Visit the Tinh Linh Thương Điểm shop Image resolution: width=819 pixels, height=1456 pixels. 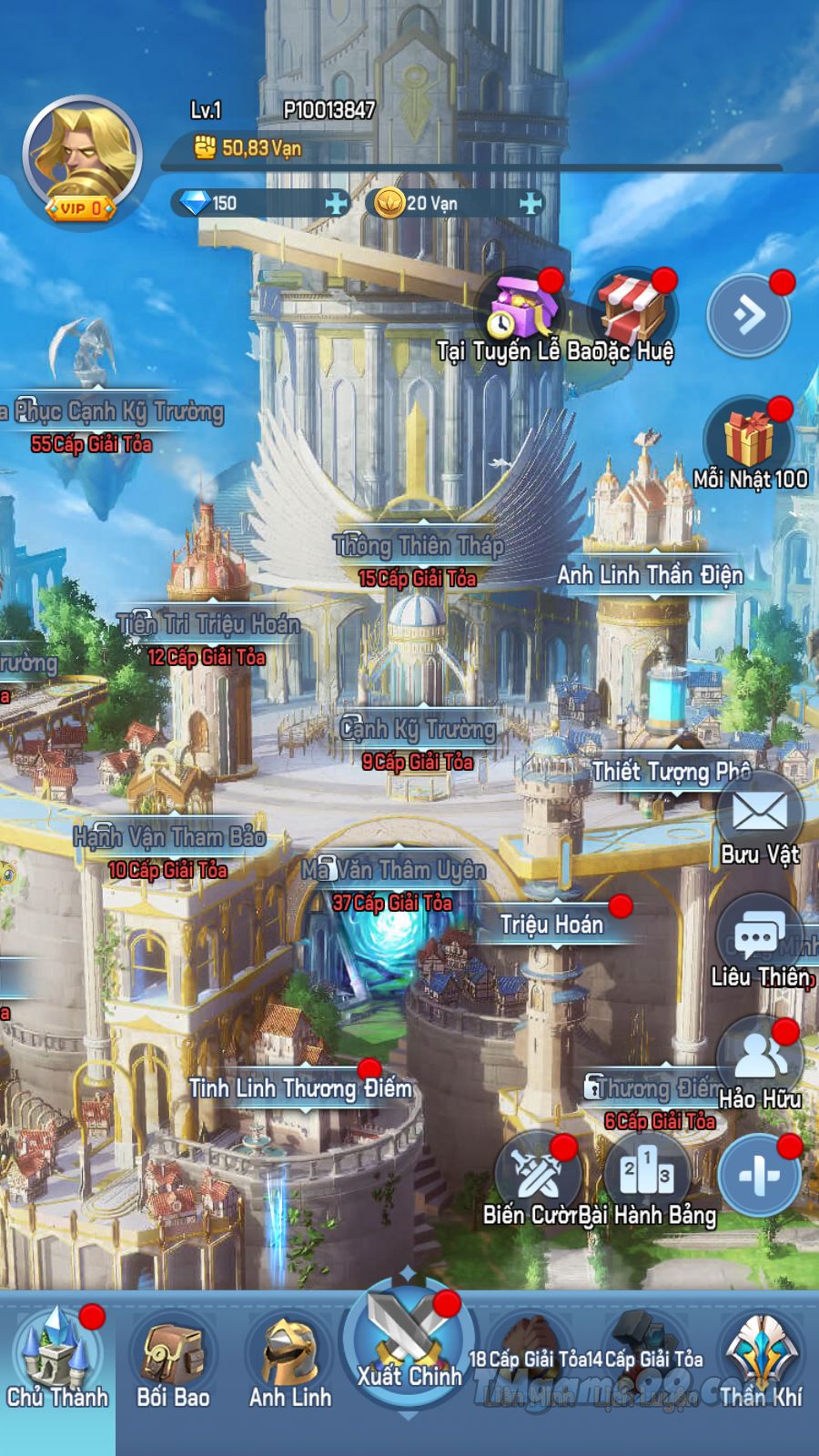point(300,1088)
